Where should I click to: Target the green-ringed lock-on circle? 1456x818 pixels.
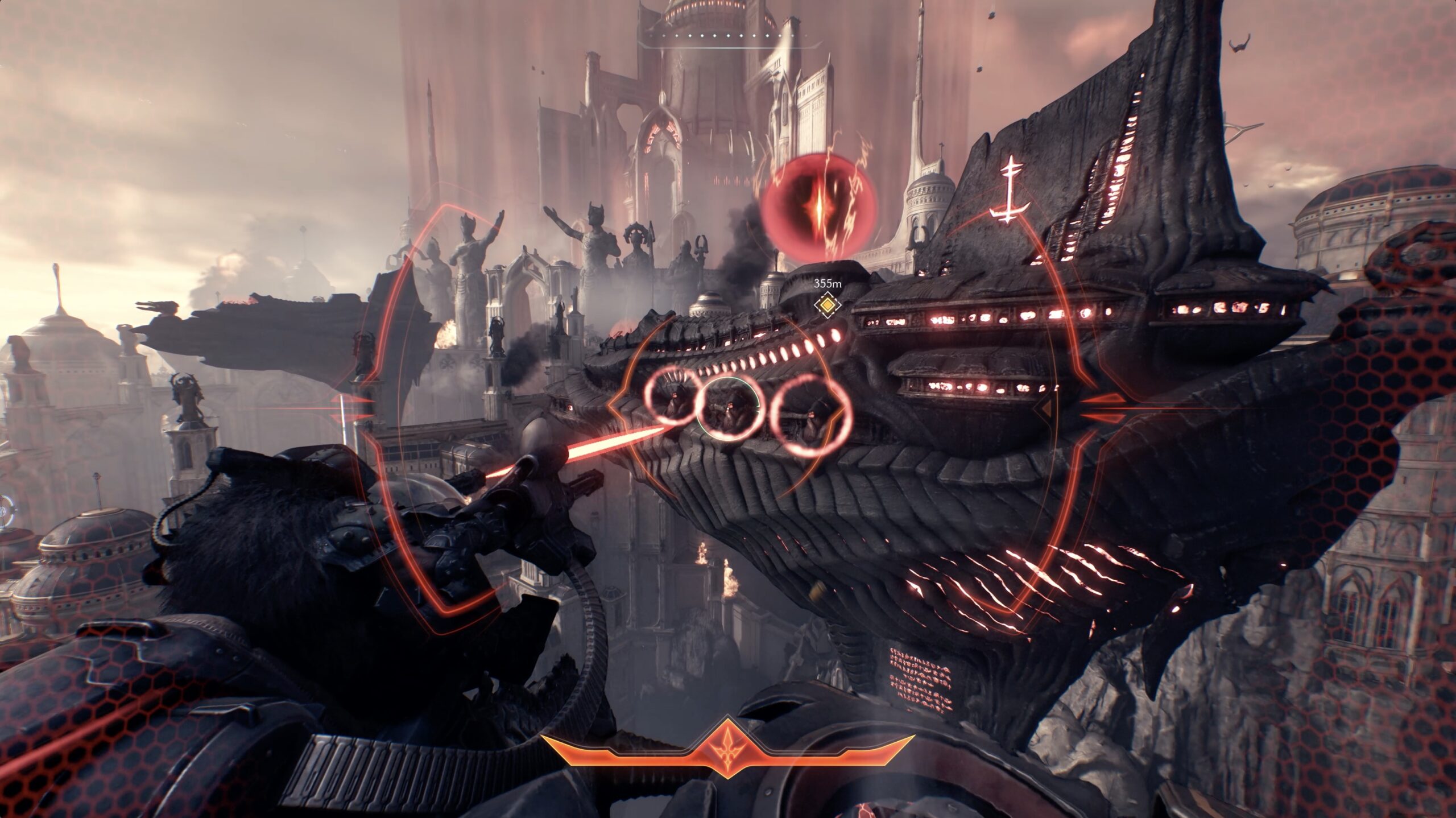click(x=730, y=407)
